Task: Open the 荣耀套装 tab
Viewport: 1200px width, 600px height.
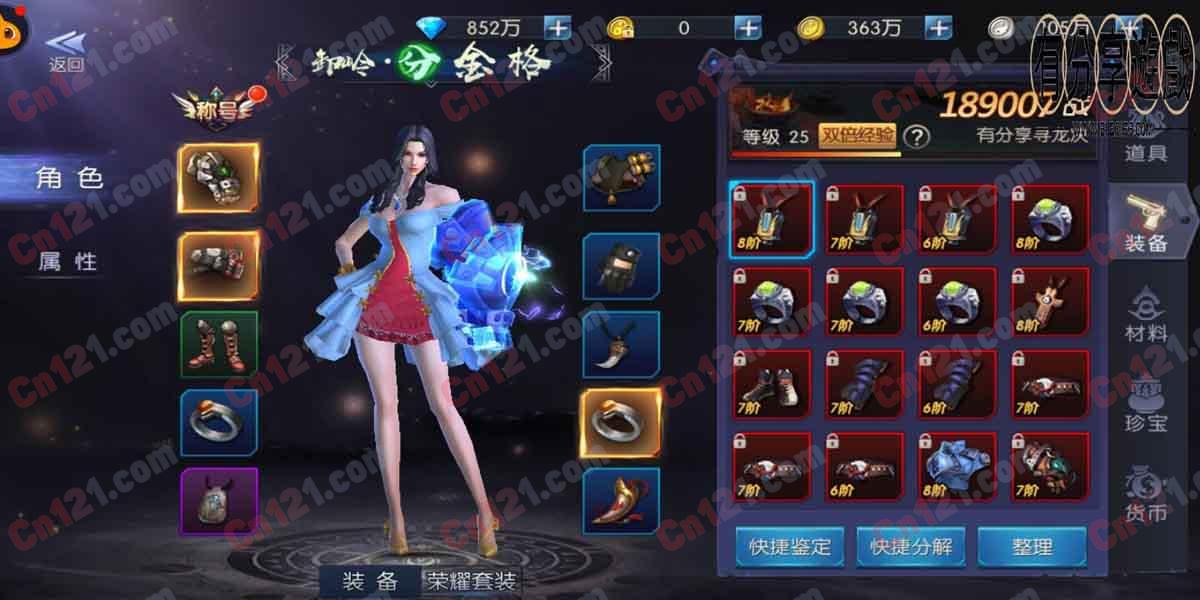Action: [472, 581]
